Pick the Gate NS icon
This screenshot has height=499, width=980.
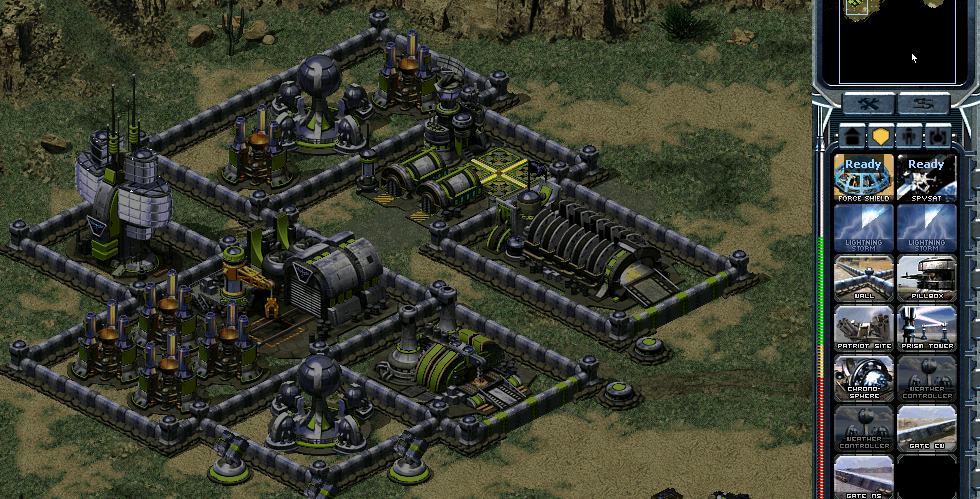[863, 477]
